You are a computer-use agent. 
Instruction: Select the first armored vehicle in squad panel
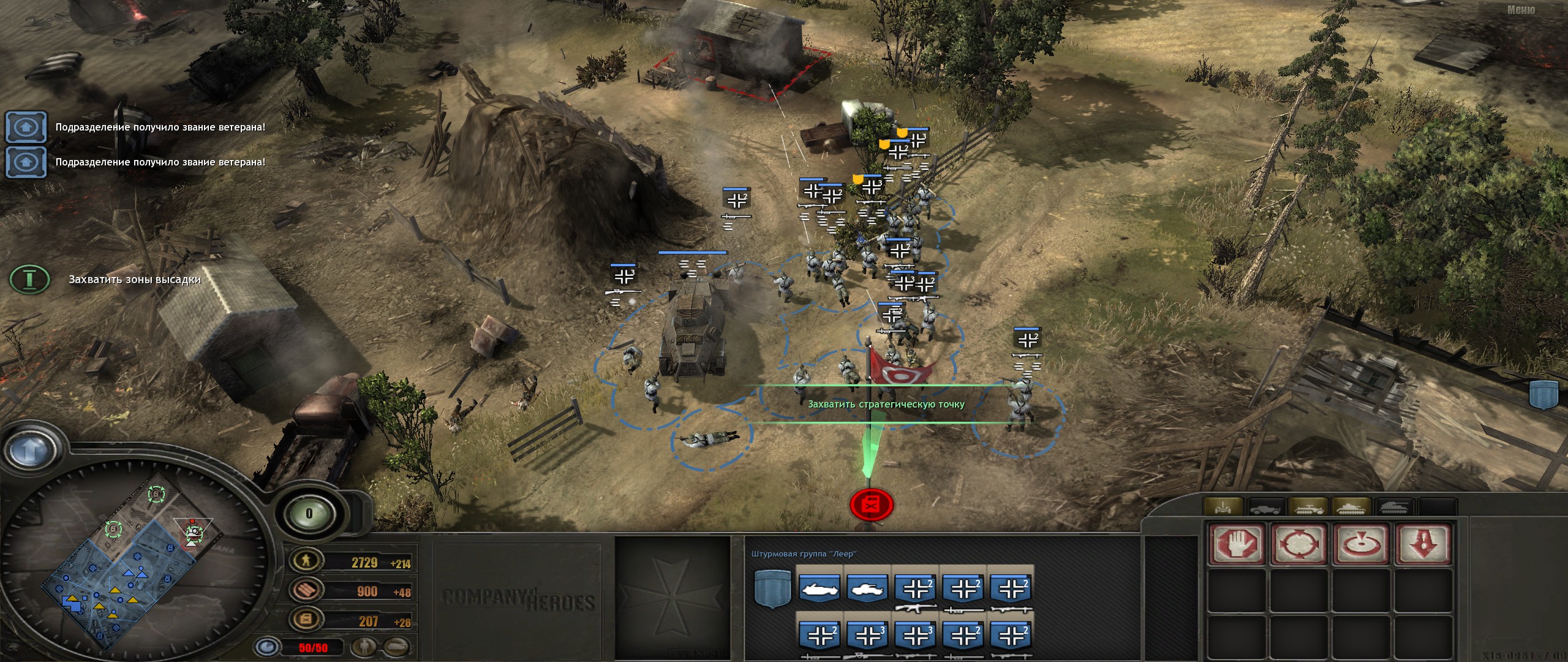(820, 588)
